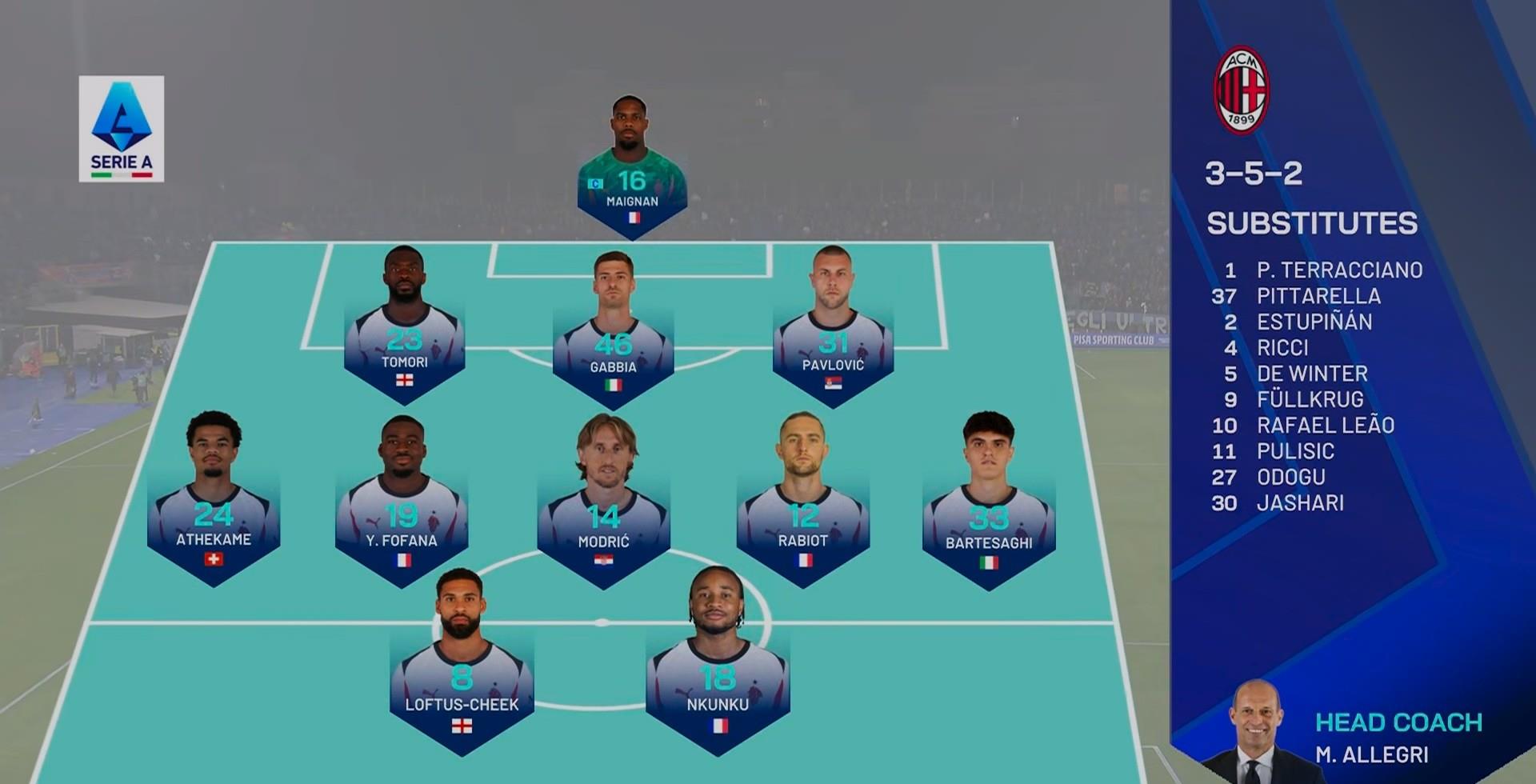The height and width of the screenshot is (784, 1536).
Task: Pick Füllkrug from the substitutes list
Action: [1310, 399]
